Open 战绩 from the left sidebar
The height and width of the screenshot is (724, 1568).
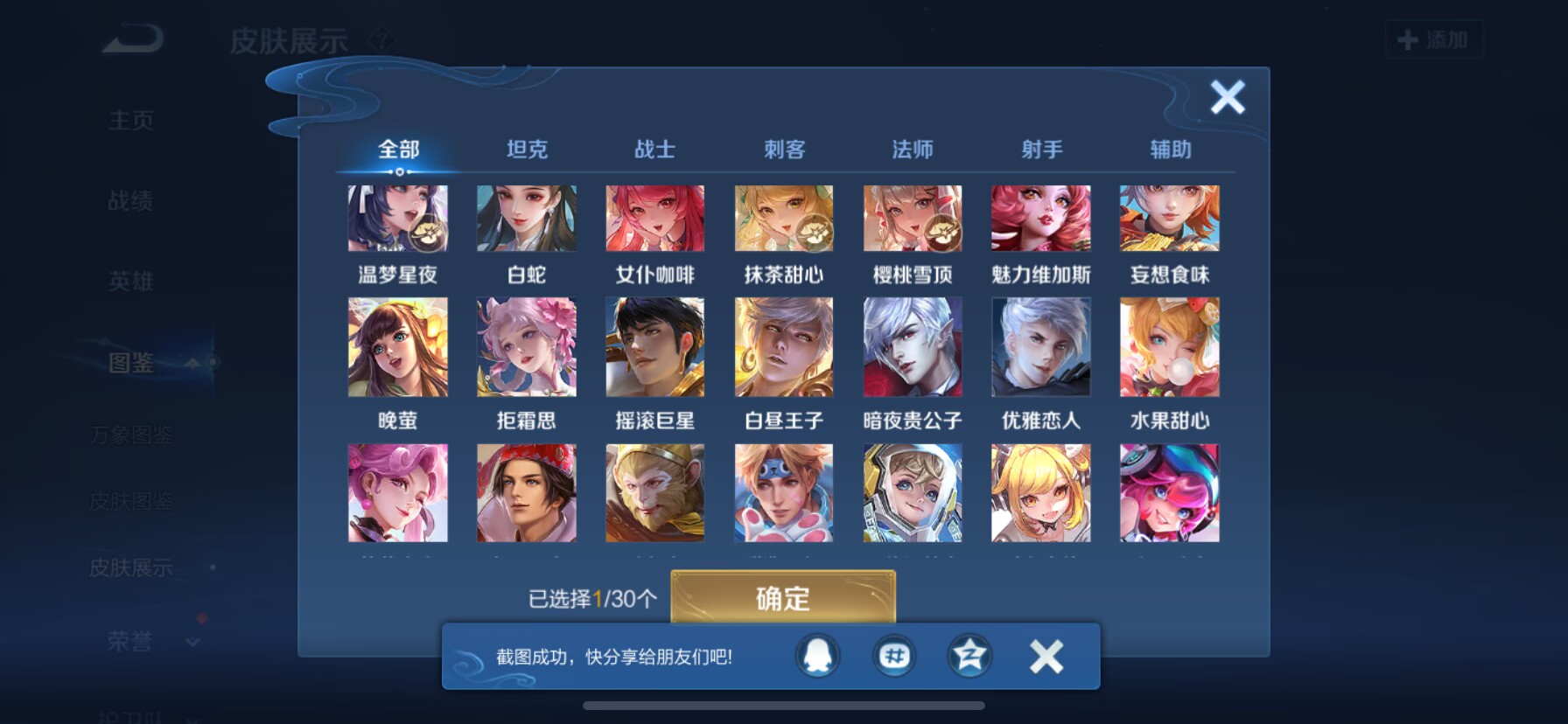point(130,202)
